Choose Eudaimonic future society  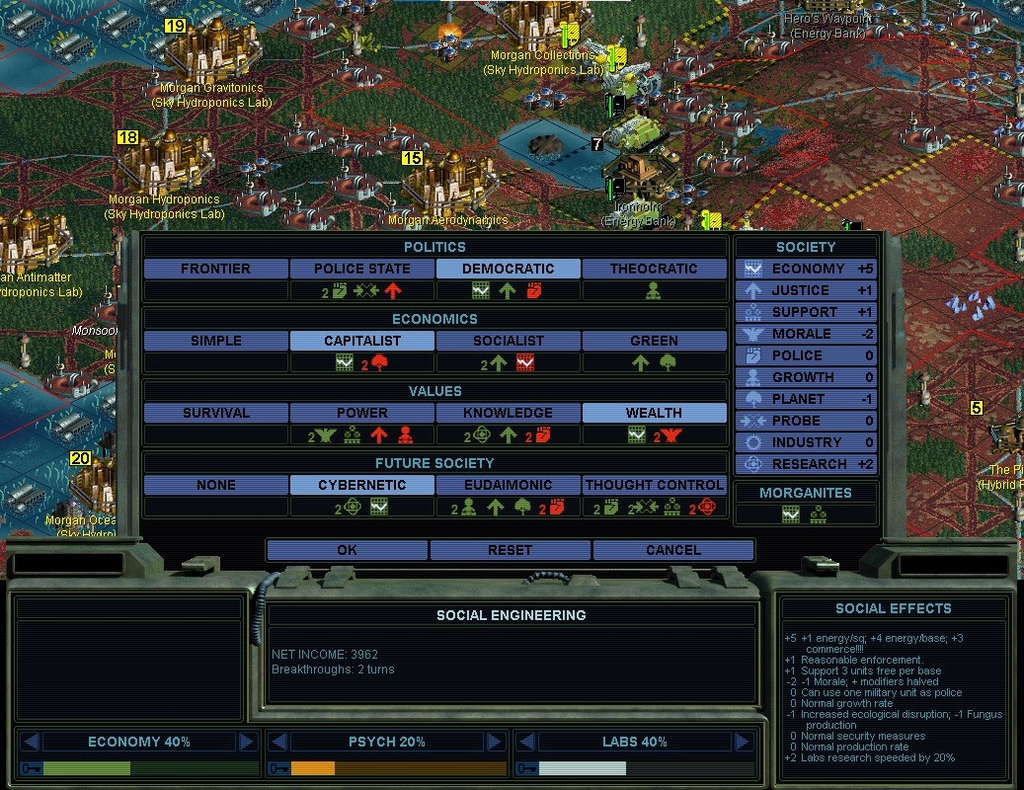[508, 485]
